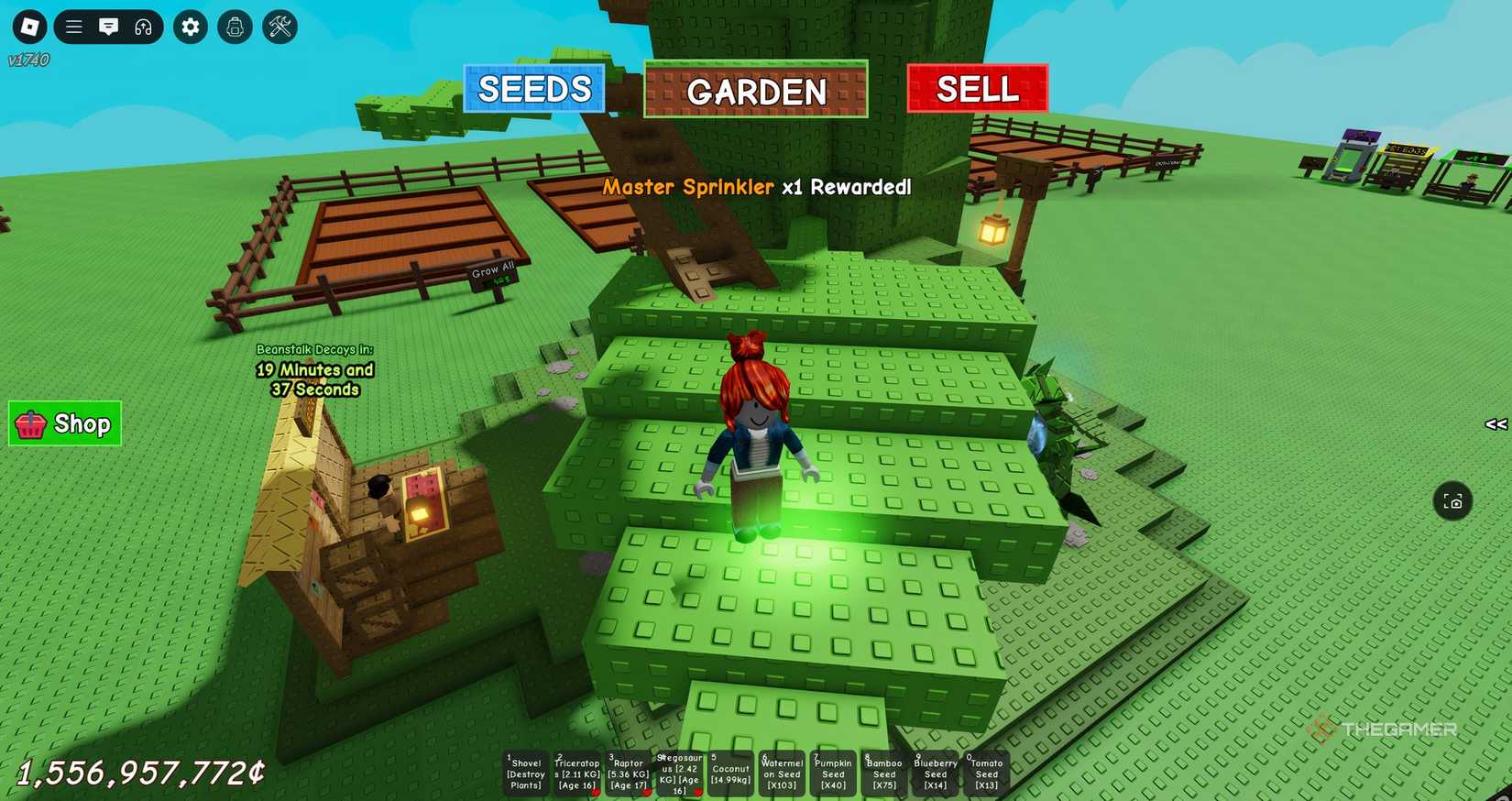This screenshot has width=1512, height=801.
Task: Open Roblox settings gear icon
Action: 190,27
